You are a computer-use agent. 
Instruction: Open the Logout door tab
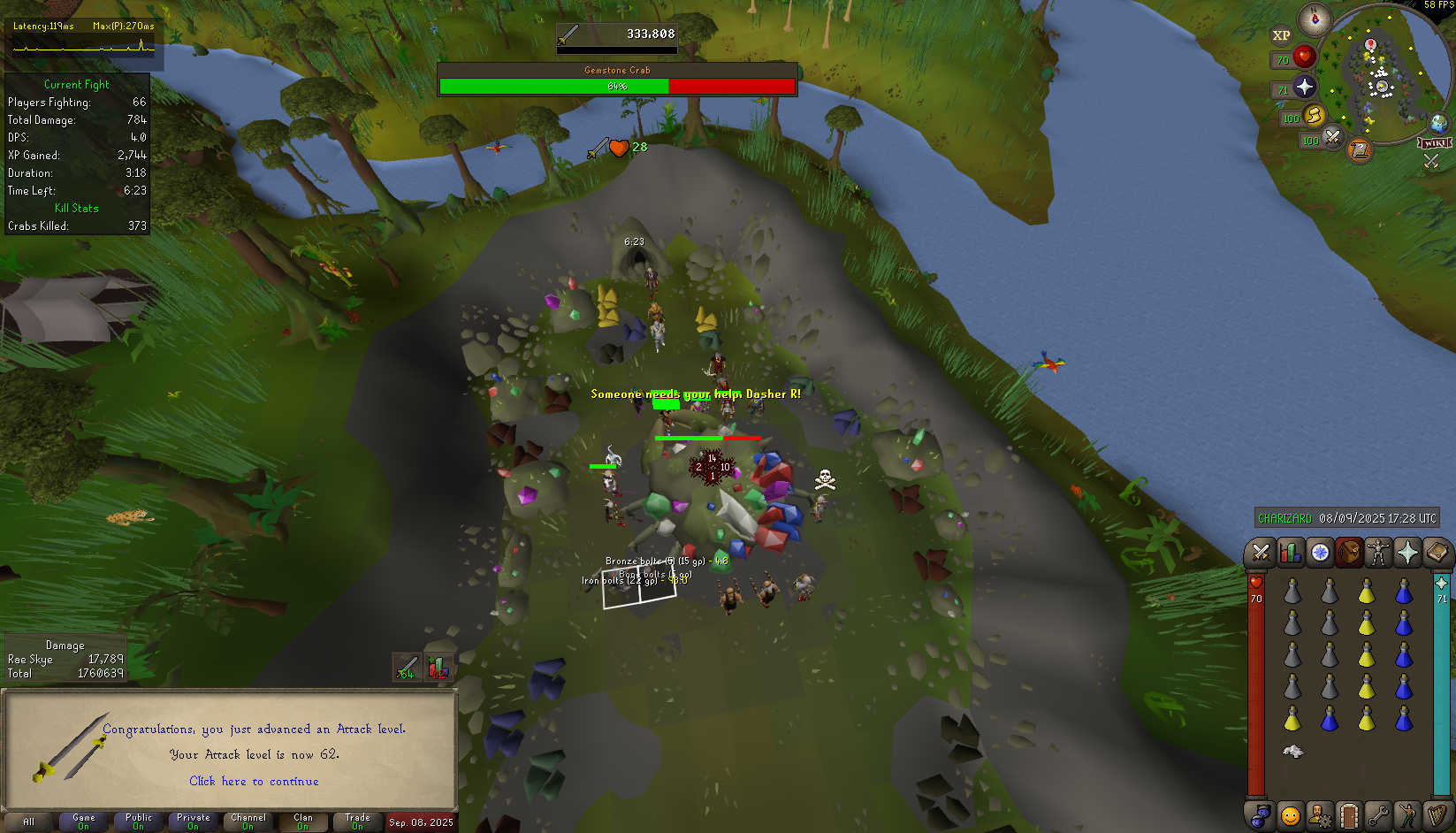pyautogui.click(x=1349, y=814)
